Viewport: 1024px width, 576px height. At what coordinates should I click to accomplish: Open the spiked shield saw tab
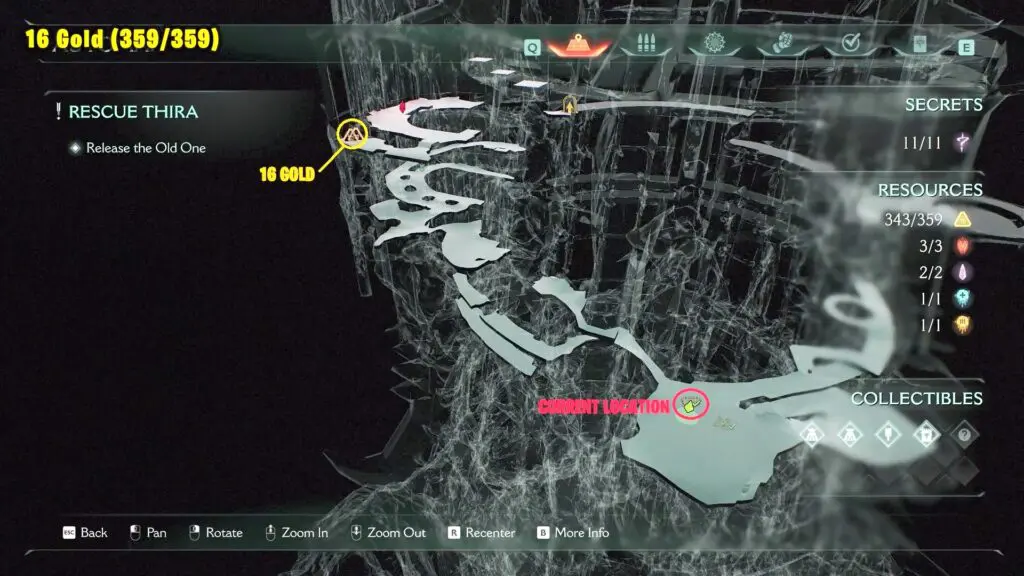715,45
